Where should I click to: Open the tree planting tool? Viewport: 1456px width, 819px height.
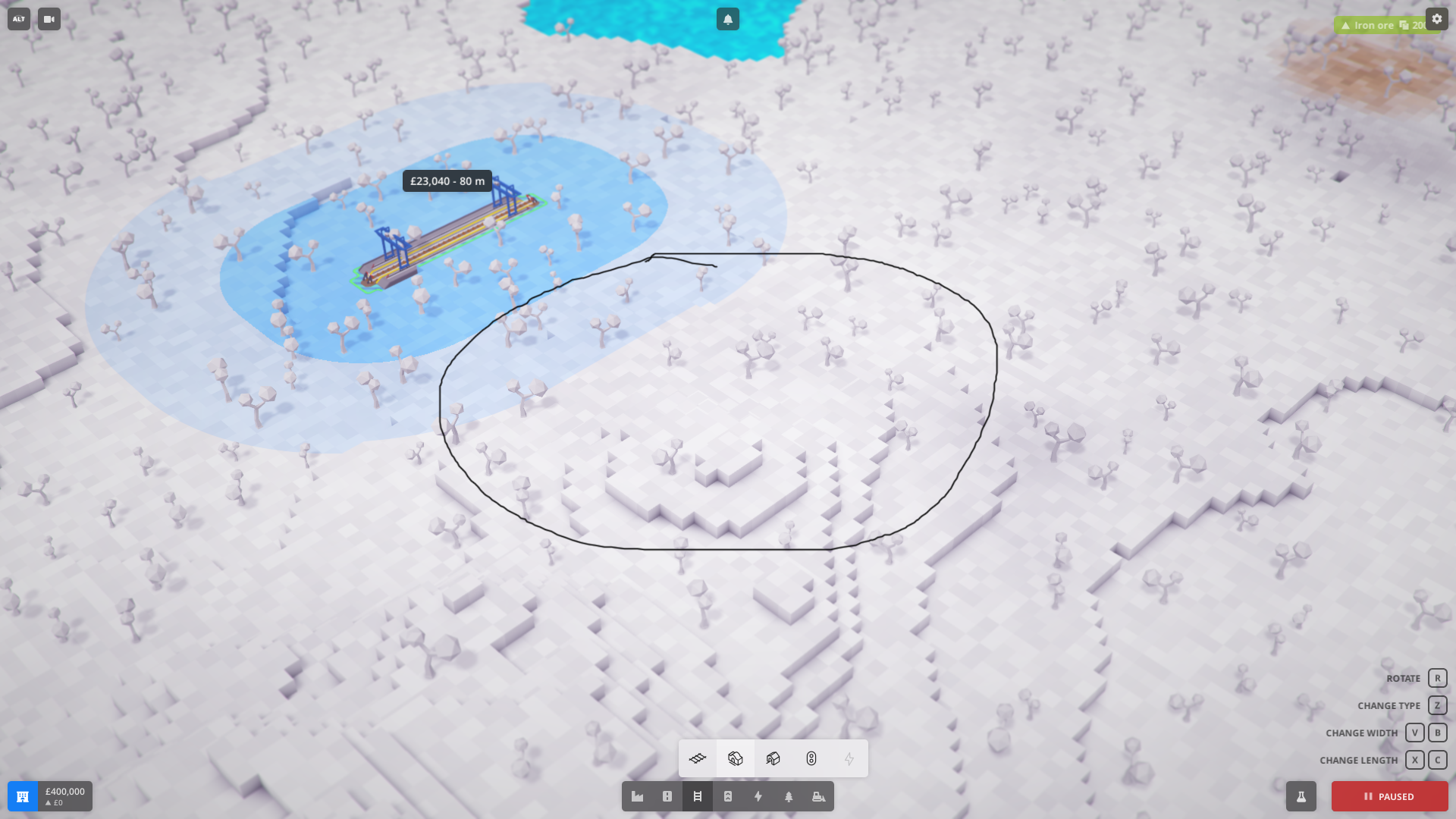pyautogui.click(x=789, y=797)
